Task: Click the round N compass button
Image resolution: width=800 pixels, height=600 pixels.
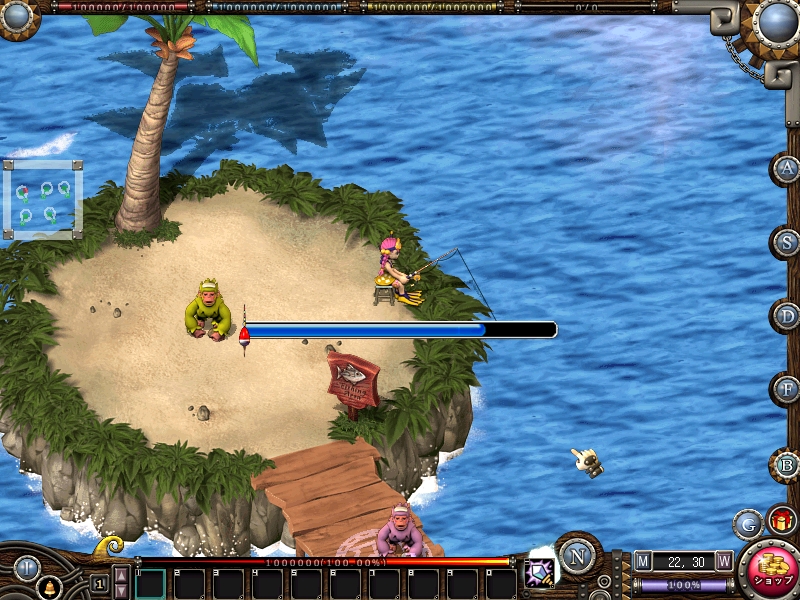Action: pyautogui.click(x=577, y=554)
